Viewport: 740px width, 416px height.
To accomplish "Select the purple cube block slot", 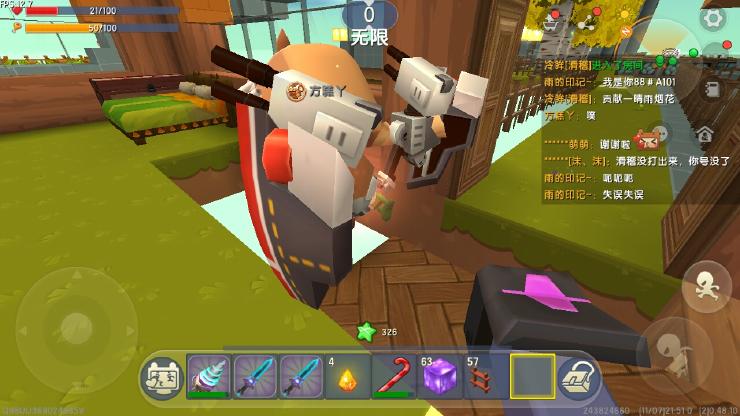I will tap(438, 377).
